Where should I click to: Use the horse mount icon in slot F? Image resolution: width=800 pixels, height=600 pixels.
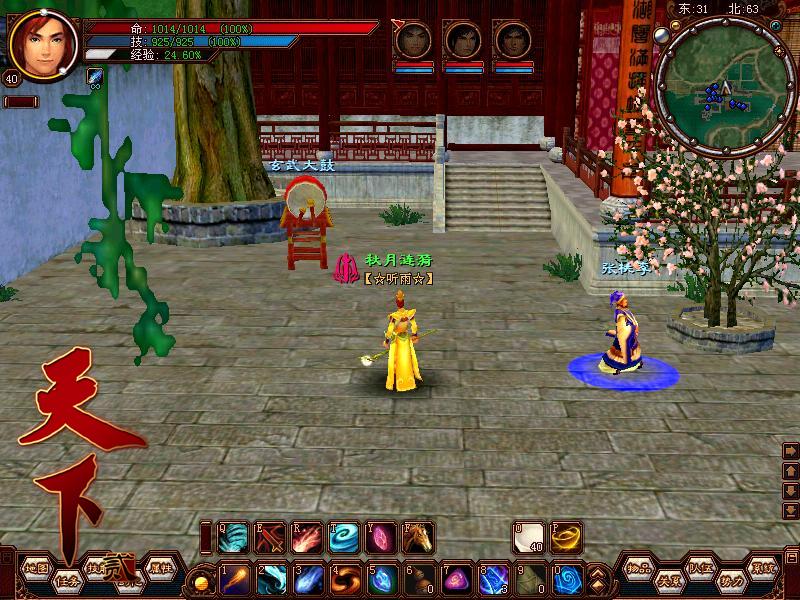pyautogui.click(x=417, y=538)
